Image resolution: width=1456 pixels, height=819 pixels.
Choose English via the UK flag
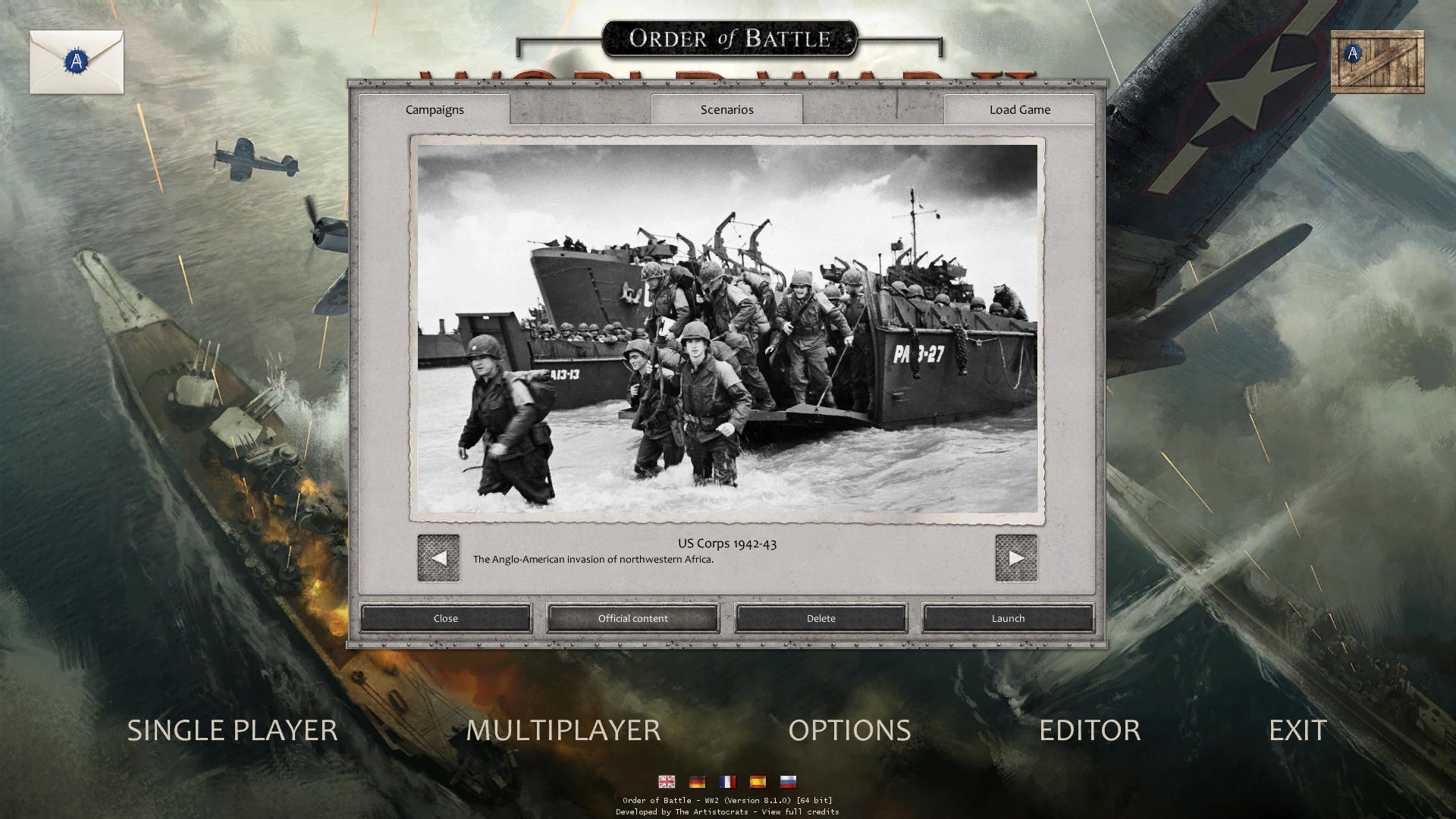point(667,782)
